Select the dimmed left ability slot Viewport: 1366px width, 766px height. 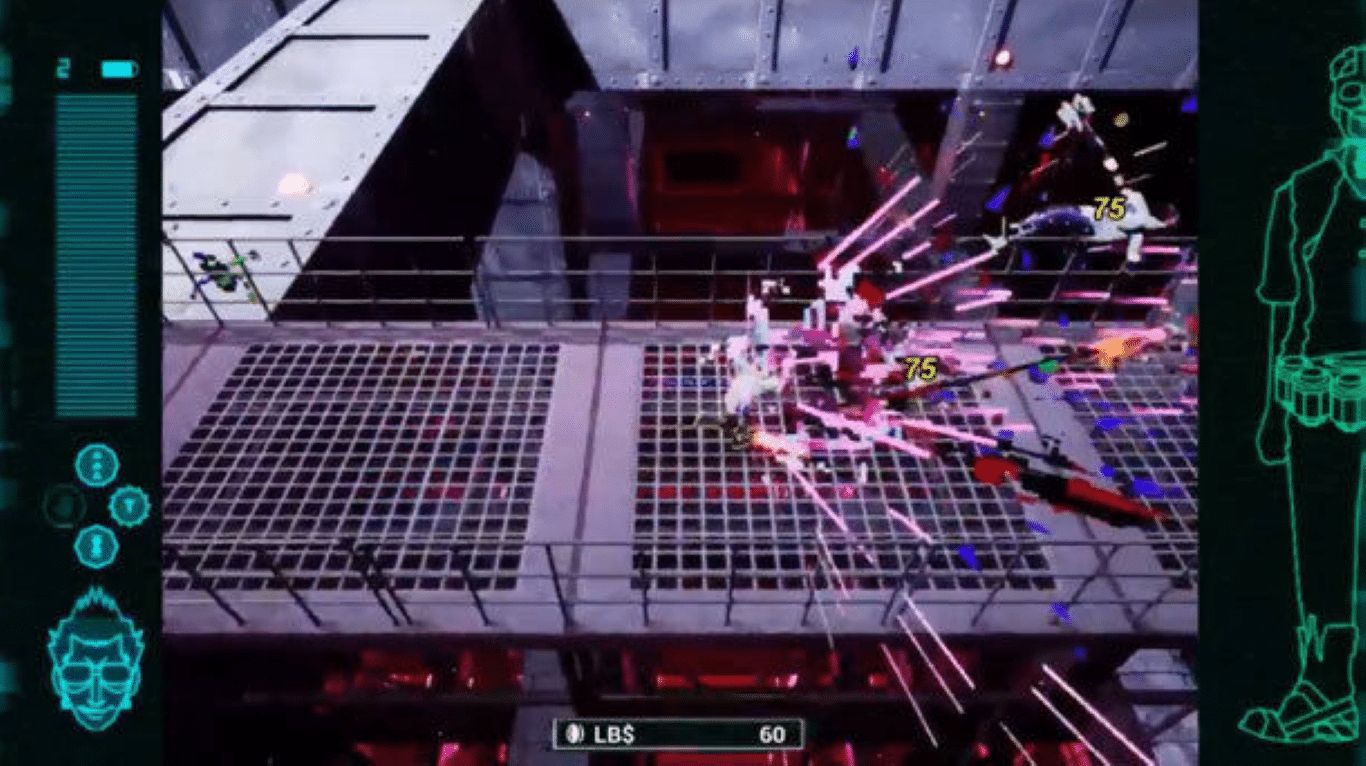63,506
